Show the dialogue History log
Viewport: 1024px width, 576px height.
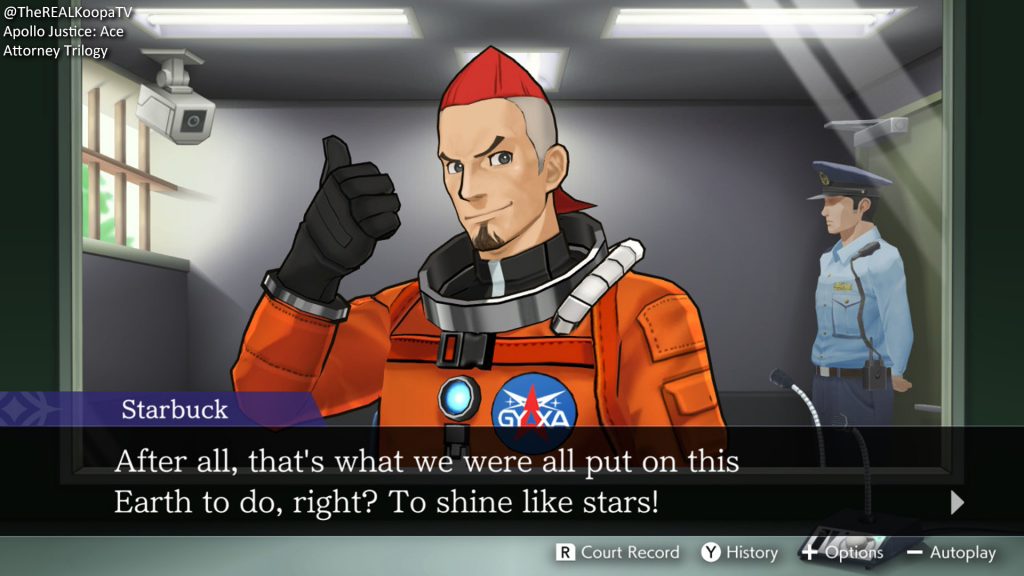[x=740, y=552]
